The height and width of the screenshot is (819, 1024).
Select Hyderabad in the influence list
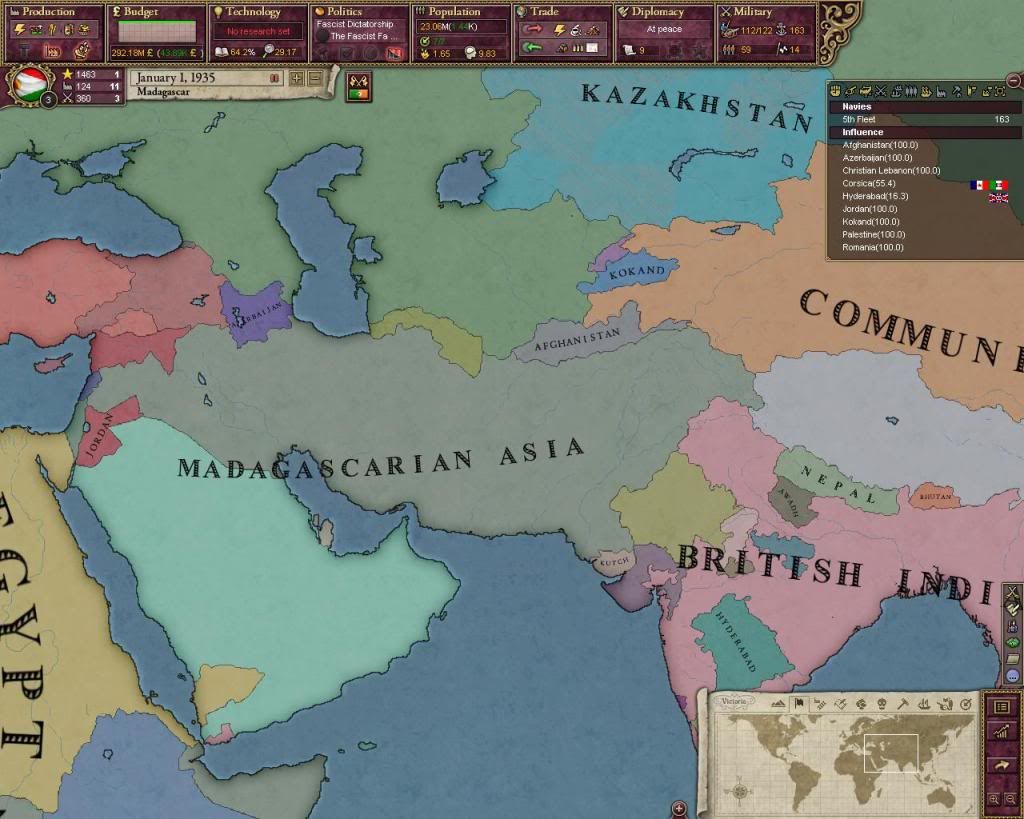point(874,196)
